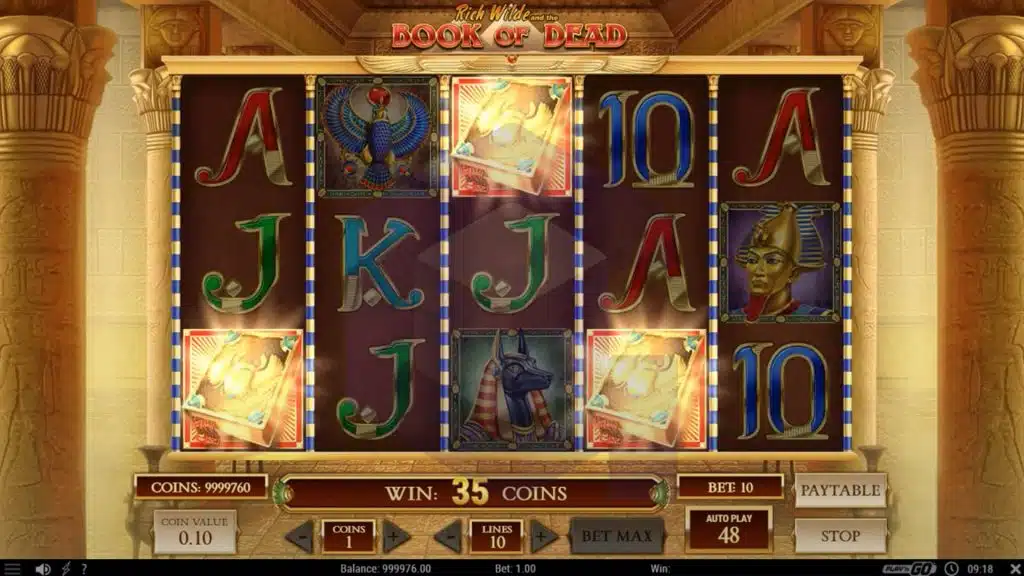Image resolution: width=1024 pixels, height=576 pixels.
Task: Change the coin value setting
Action: (195, 532)
